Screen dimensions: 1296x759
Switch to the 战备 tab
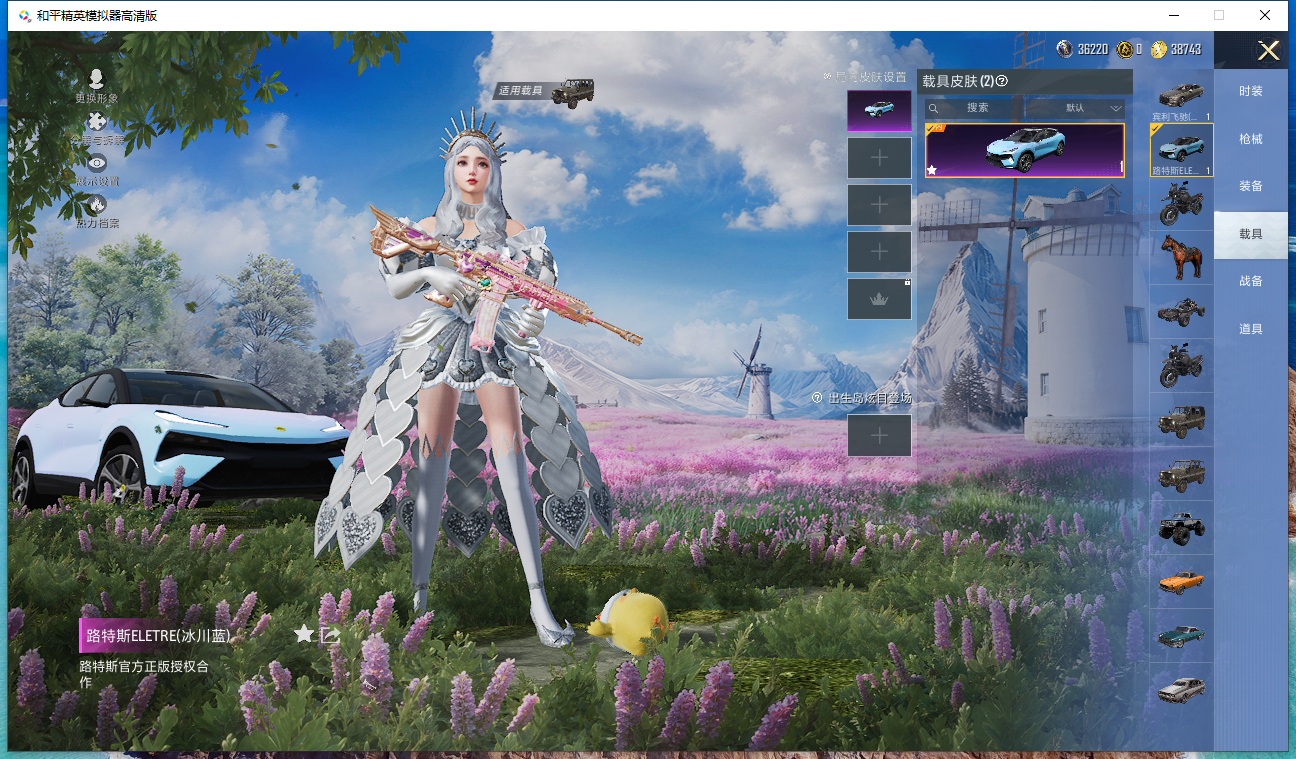tap(1250, 281)
